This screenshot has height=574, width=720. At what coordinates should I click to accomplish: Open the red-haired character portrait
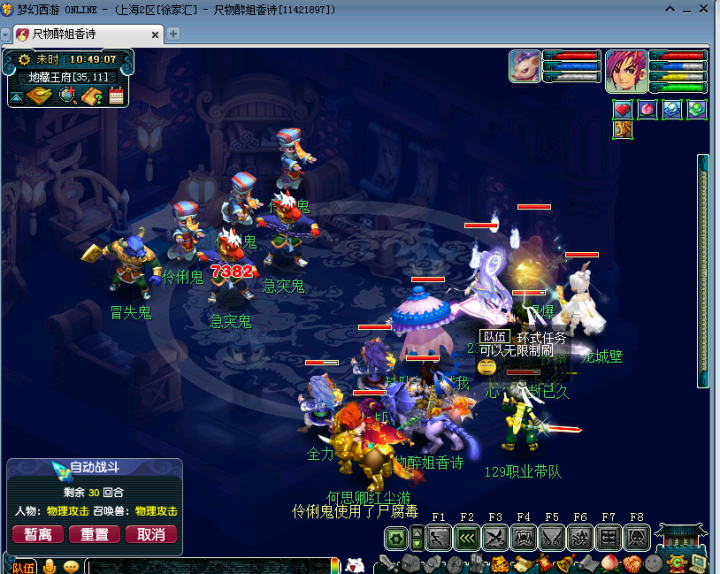pos(624,69)
